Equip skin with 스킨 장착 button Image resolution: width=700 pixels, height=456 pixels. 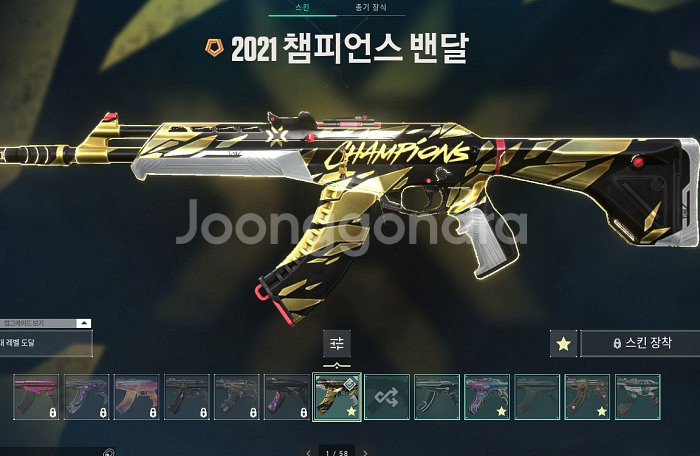pyautogui.click(x=642, y=343)
